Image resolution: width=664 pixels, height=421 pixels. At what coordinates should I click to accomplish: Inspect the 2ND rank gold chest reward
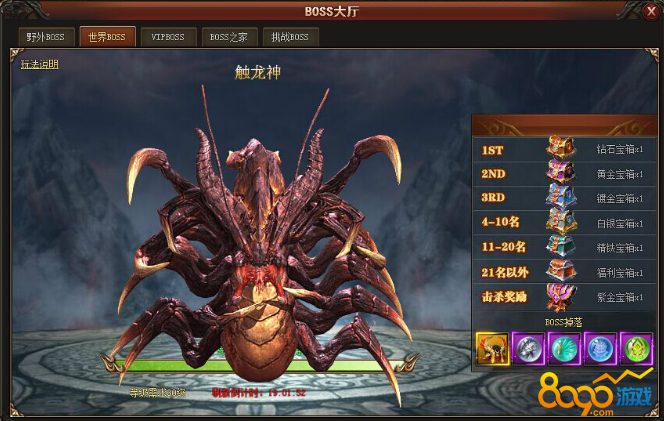click(561, 173)
